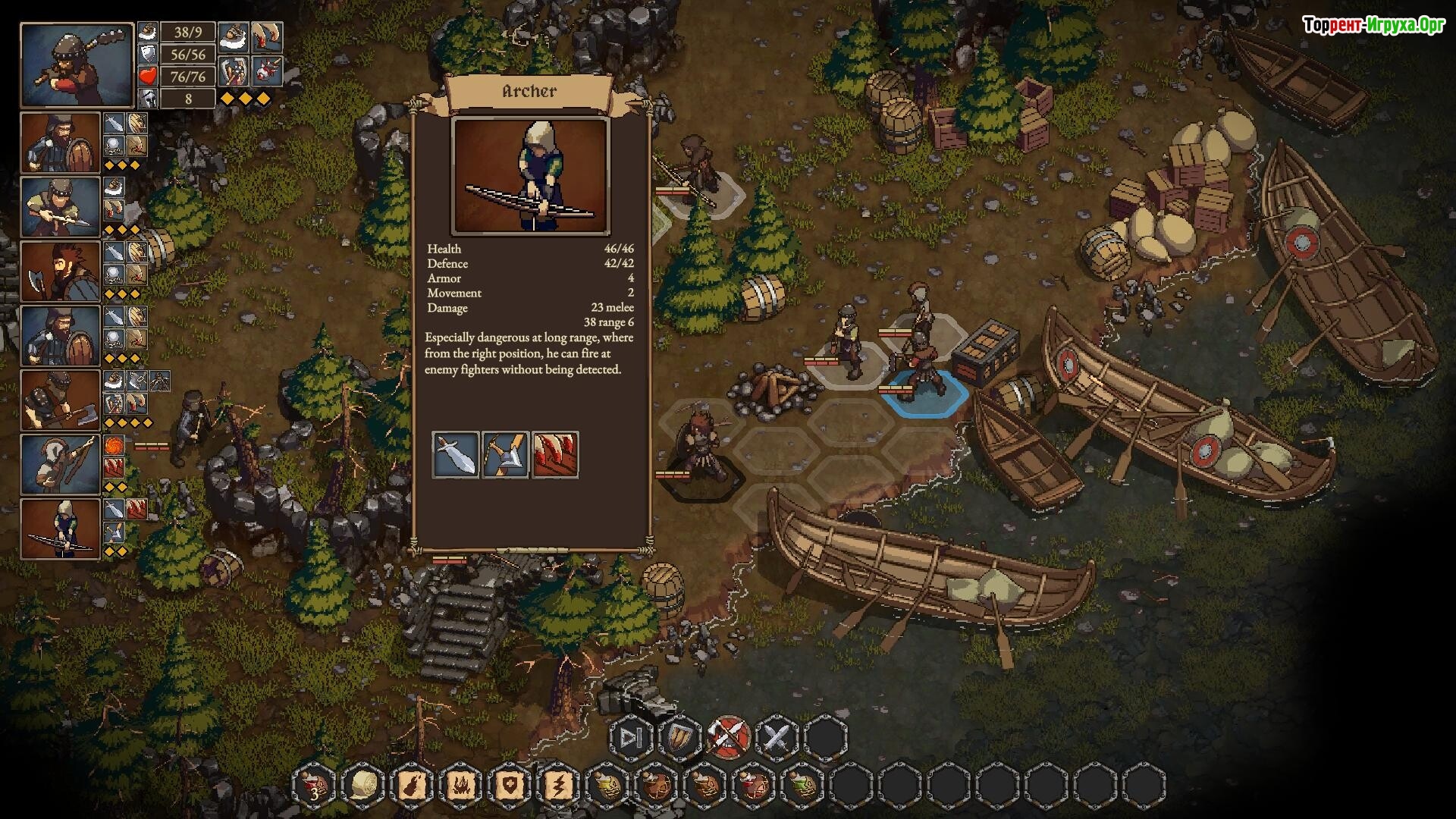The image size is (1456, 819).
Task: Select the active club-wielding warrior portrait
Action: 77,65
